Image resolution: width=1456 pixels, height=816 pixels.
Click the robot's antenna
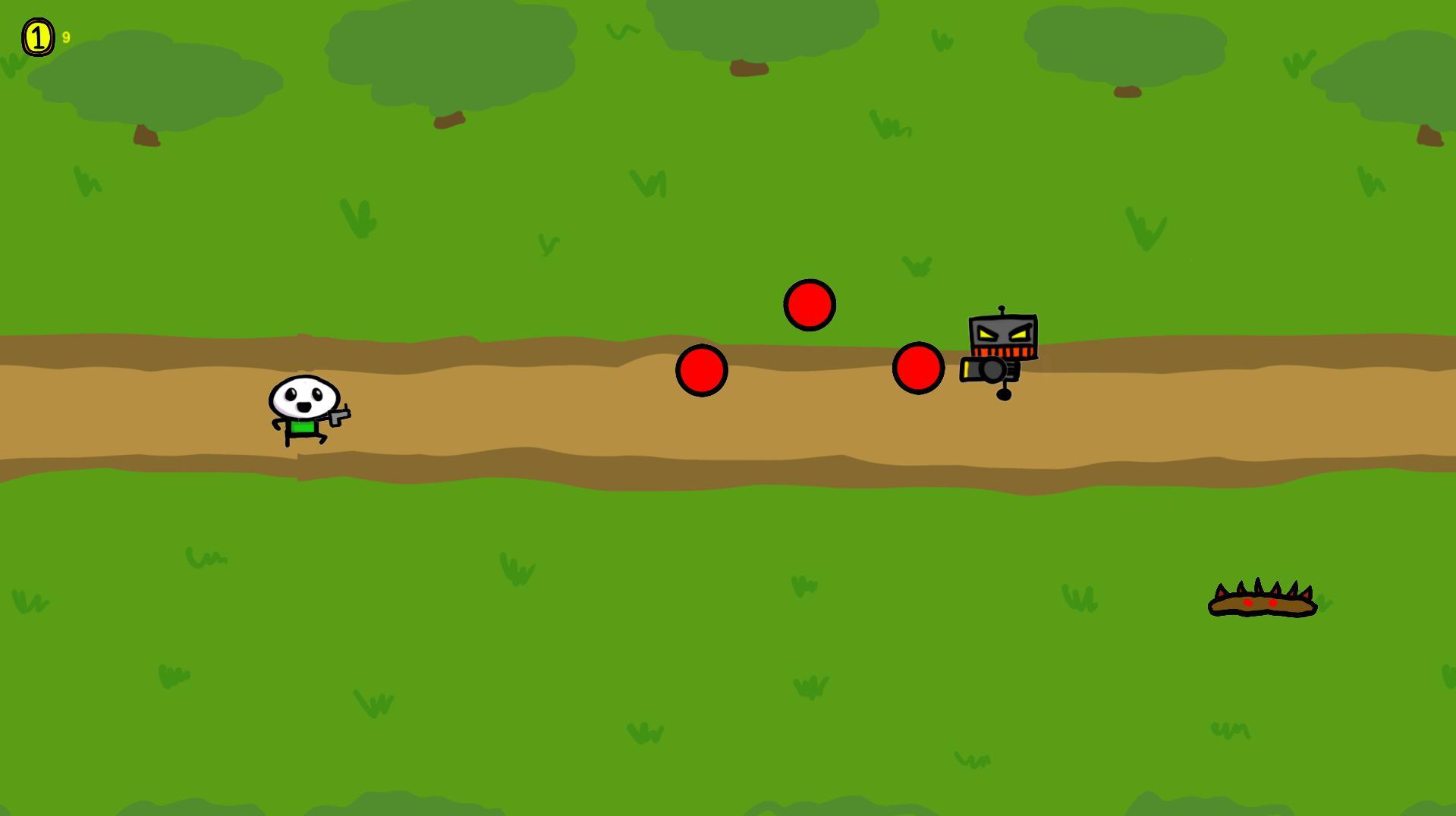(1002, 309)
